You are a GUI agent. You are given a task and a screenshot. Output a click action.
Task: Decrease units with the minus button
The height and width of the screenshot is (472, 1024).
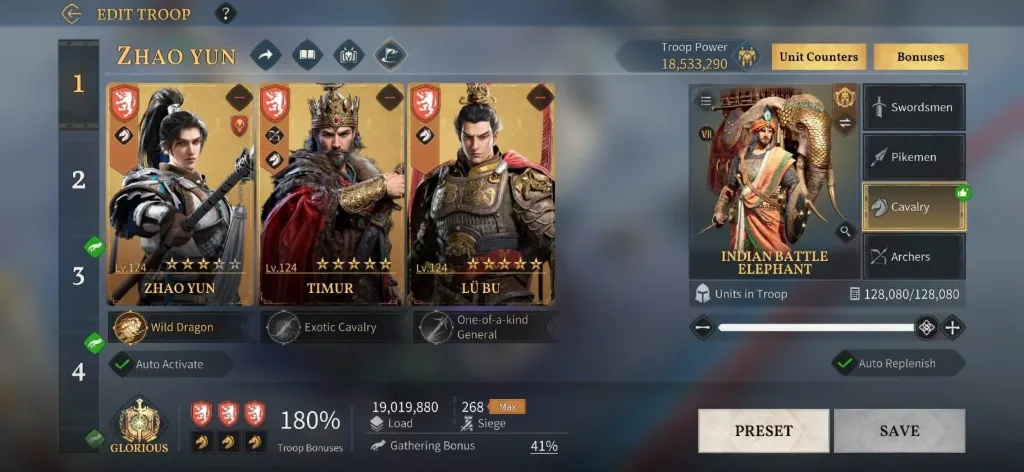702,327
